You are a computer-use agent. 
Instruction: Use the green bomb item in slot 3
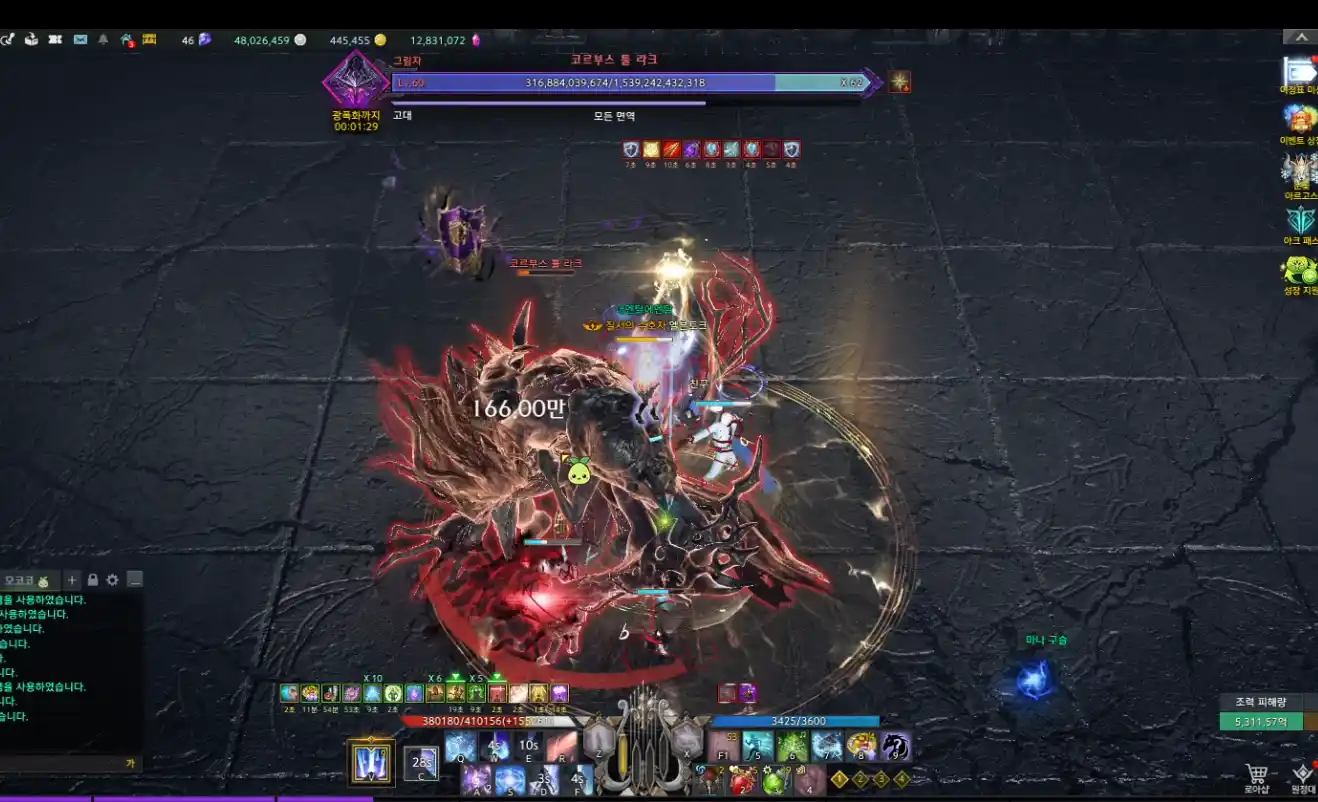pyautogui.click(x=776, y=780)
